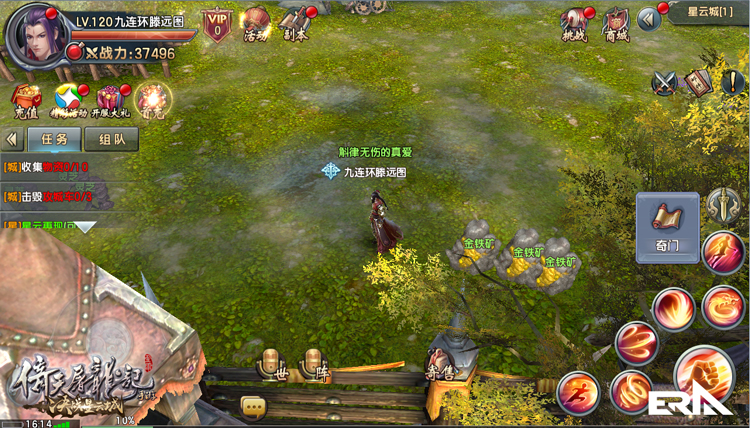Open the 开服大礼 server gift box
750x428 pixels.
click(x=109, y=99)
